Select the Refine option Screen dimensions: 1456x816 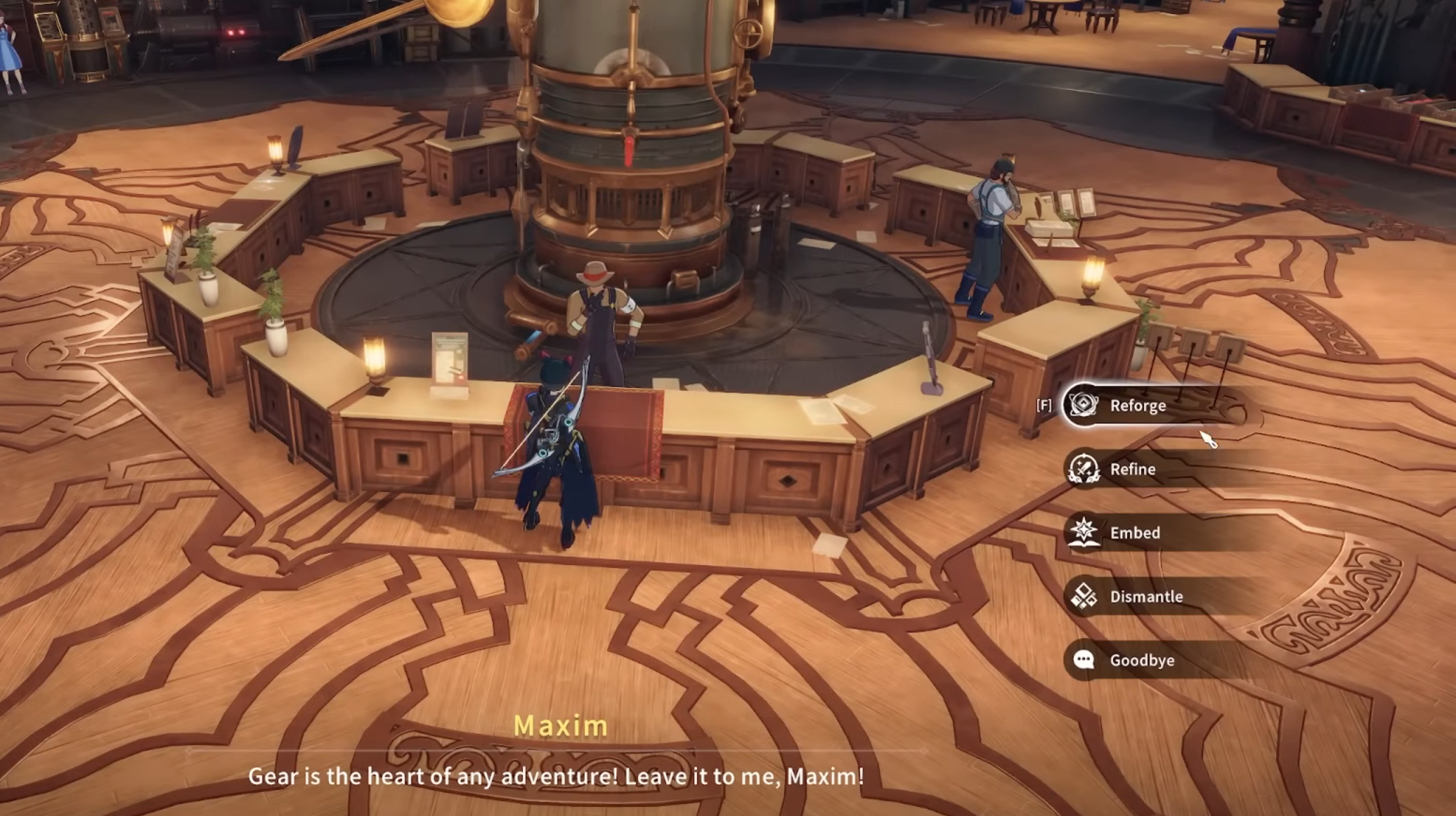coord(1132,469)
